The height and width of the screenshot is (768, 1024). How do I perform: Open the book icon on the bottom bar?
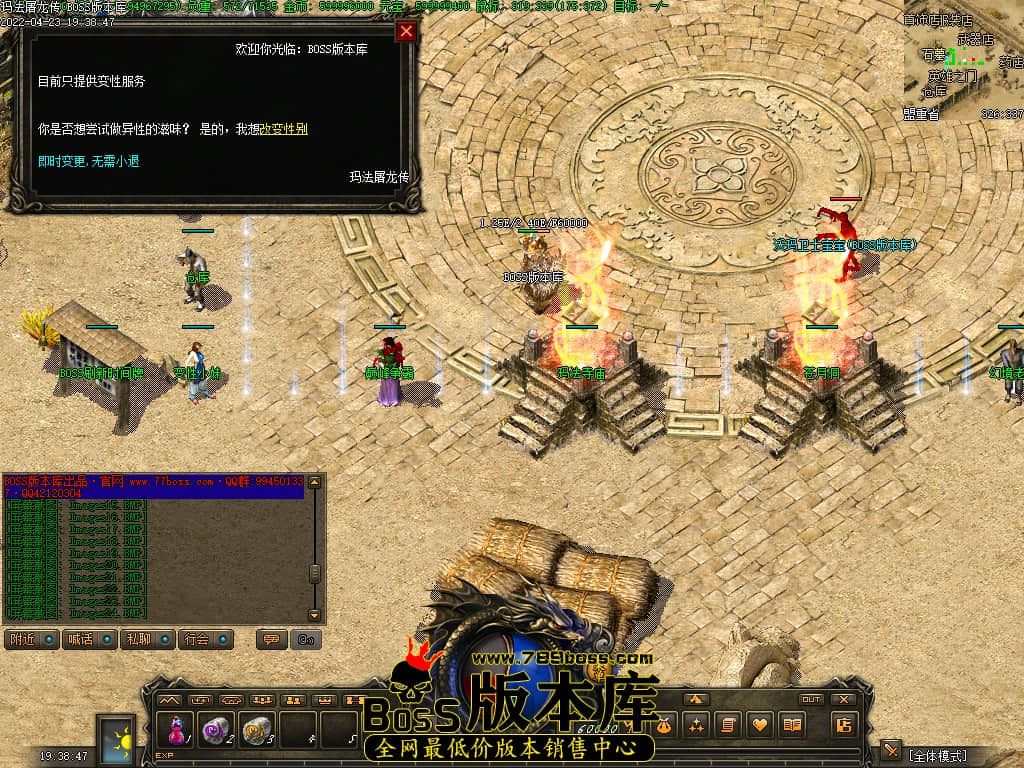click(x=792, y=725)
